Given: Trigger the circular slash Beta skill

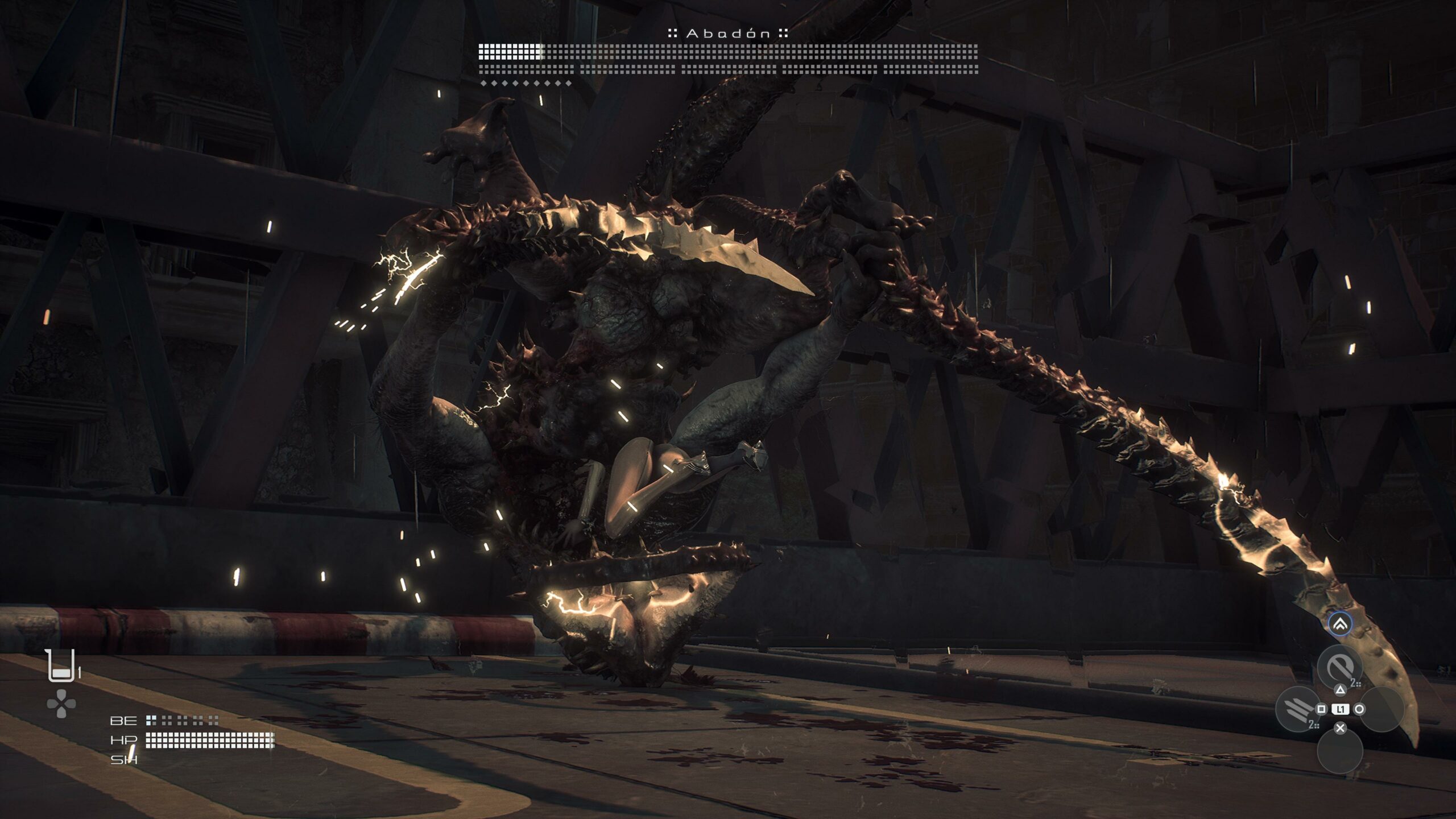Looking at the screenshot, I should pyautogui.click(x=1339, y=667).
